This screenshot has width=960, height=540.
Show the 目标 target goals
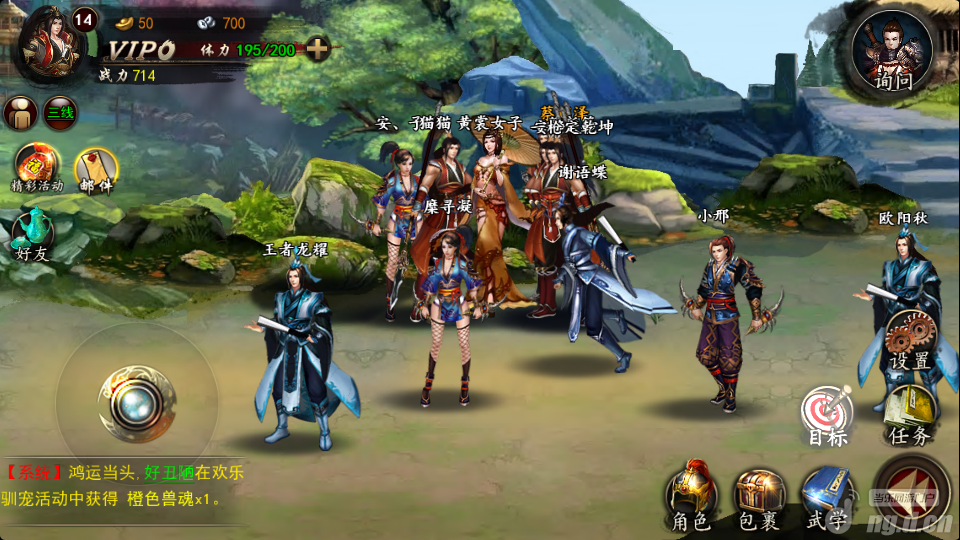[827, 415]
